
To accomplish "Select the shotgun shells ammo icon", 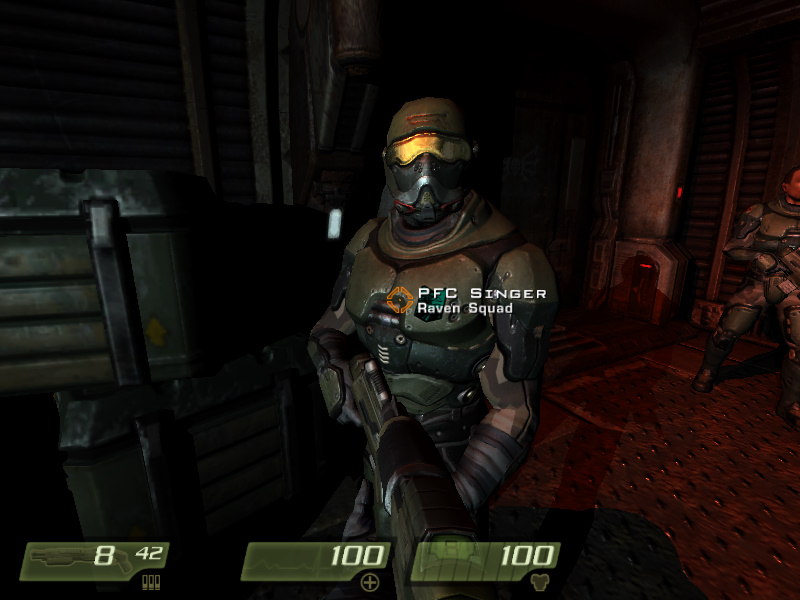I will (151, 582).
